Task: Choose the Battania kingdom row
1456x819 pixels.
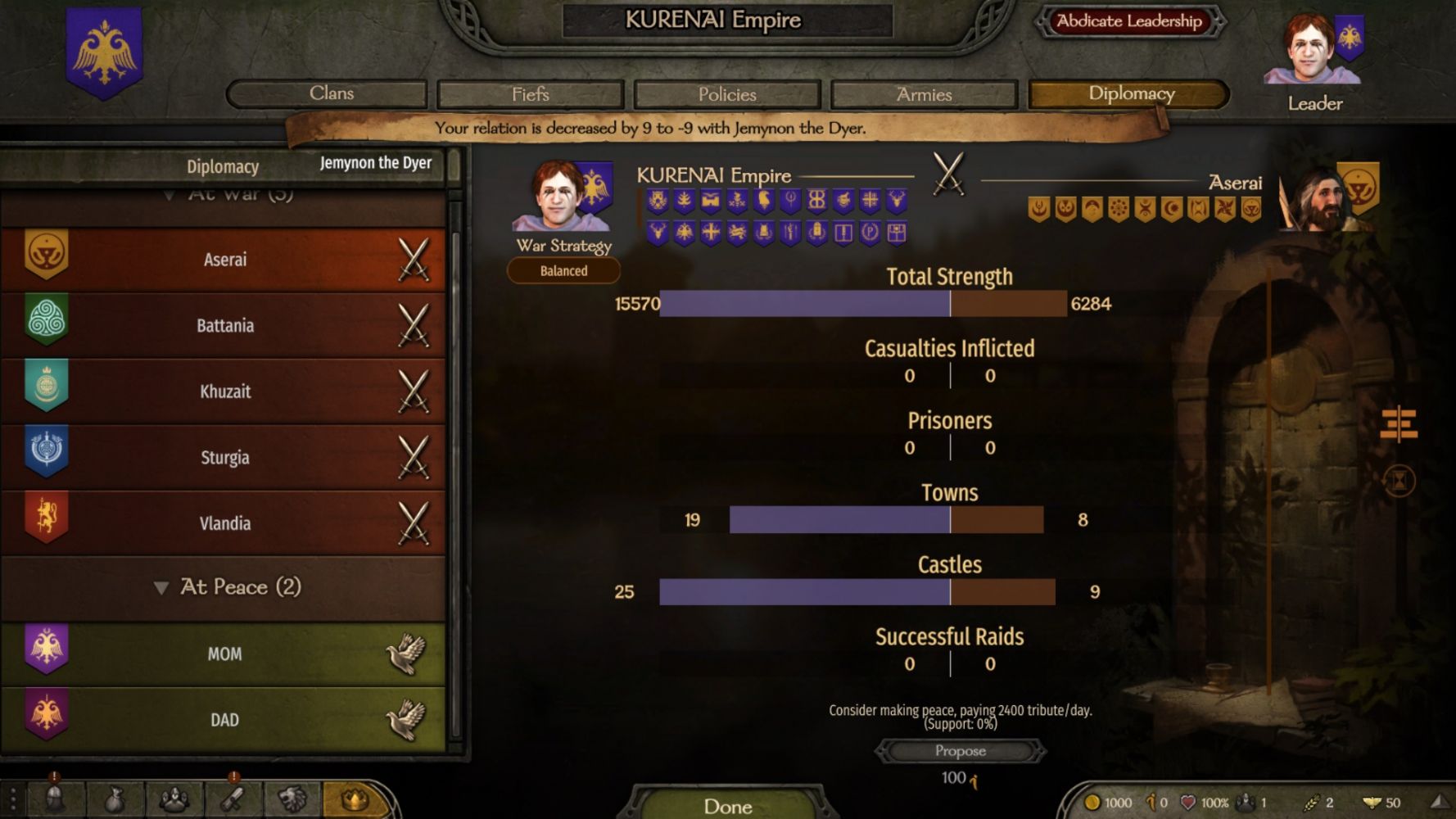Action: point(224,325)
